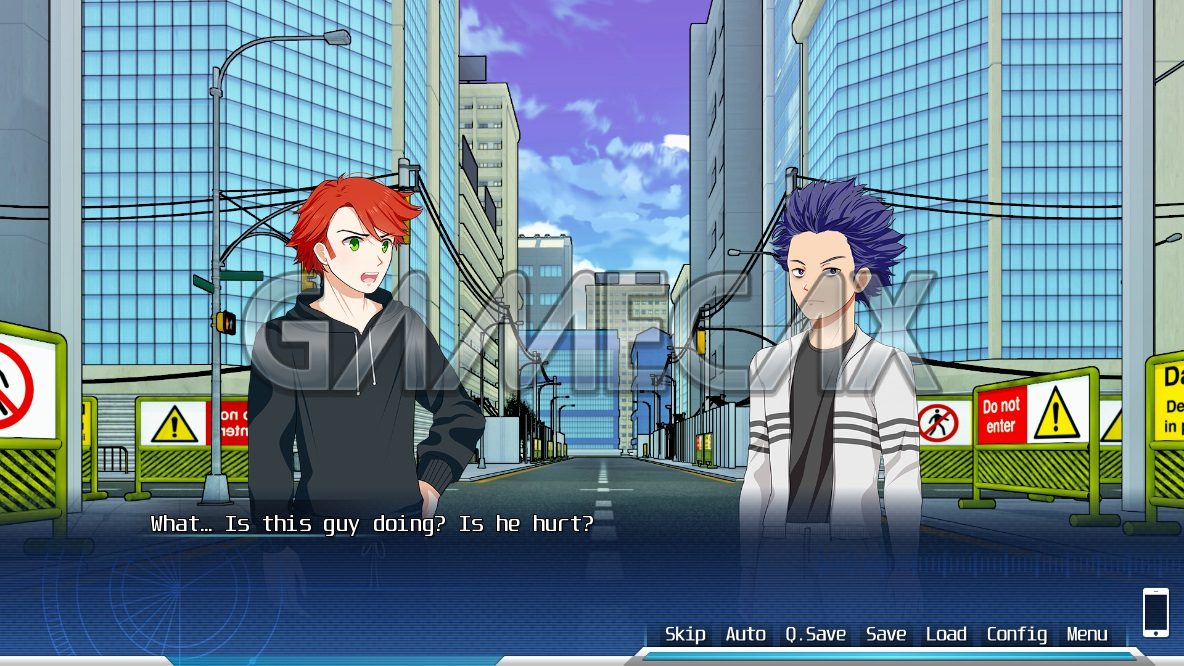Quick save with Q.Save

click(x=815, y=634)
